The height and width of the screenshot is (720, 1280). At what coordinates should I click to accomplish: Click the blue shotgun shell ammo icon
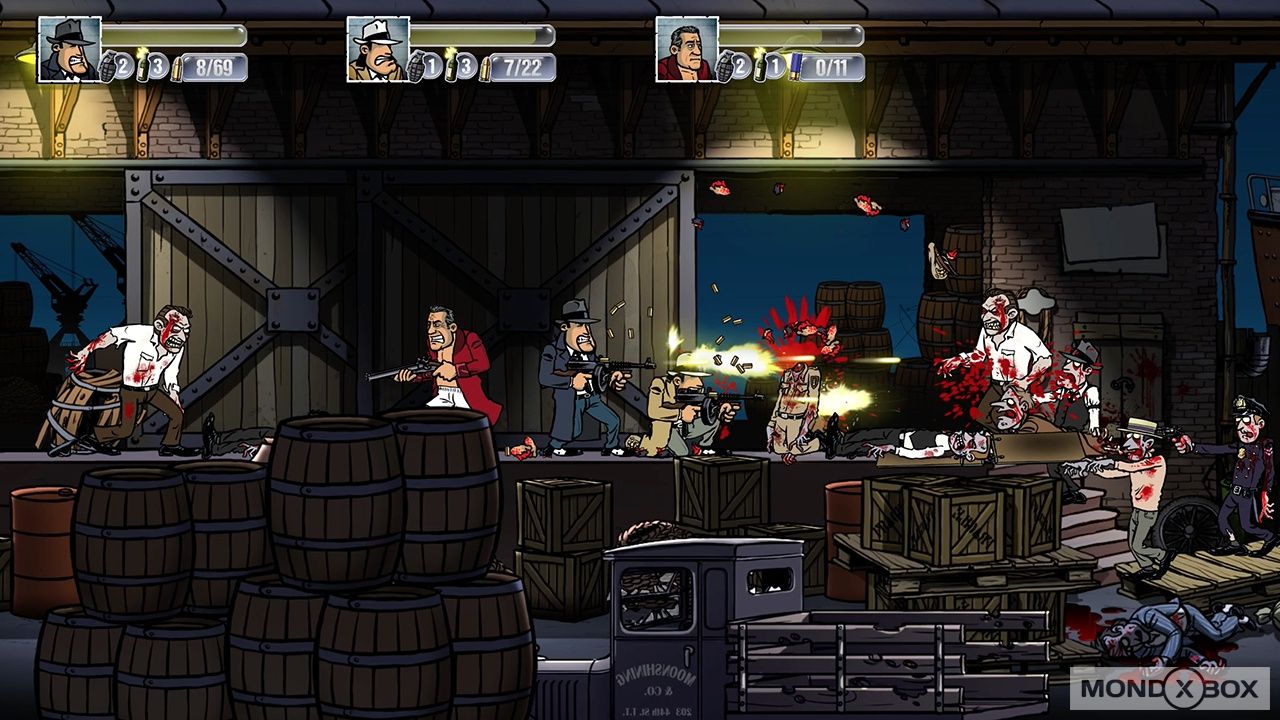794,67
